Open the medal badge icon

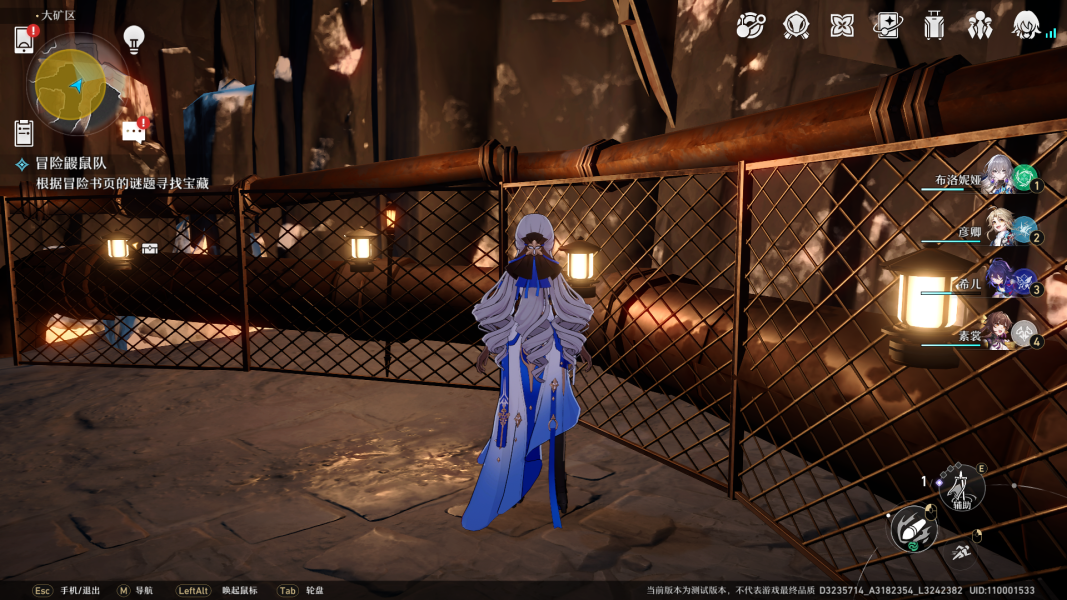796,26
